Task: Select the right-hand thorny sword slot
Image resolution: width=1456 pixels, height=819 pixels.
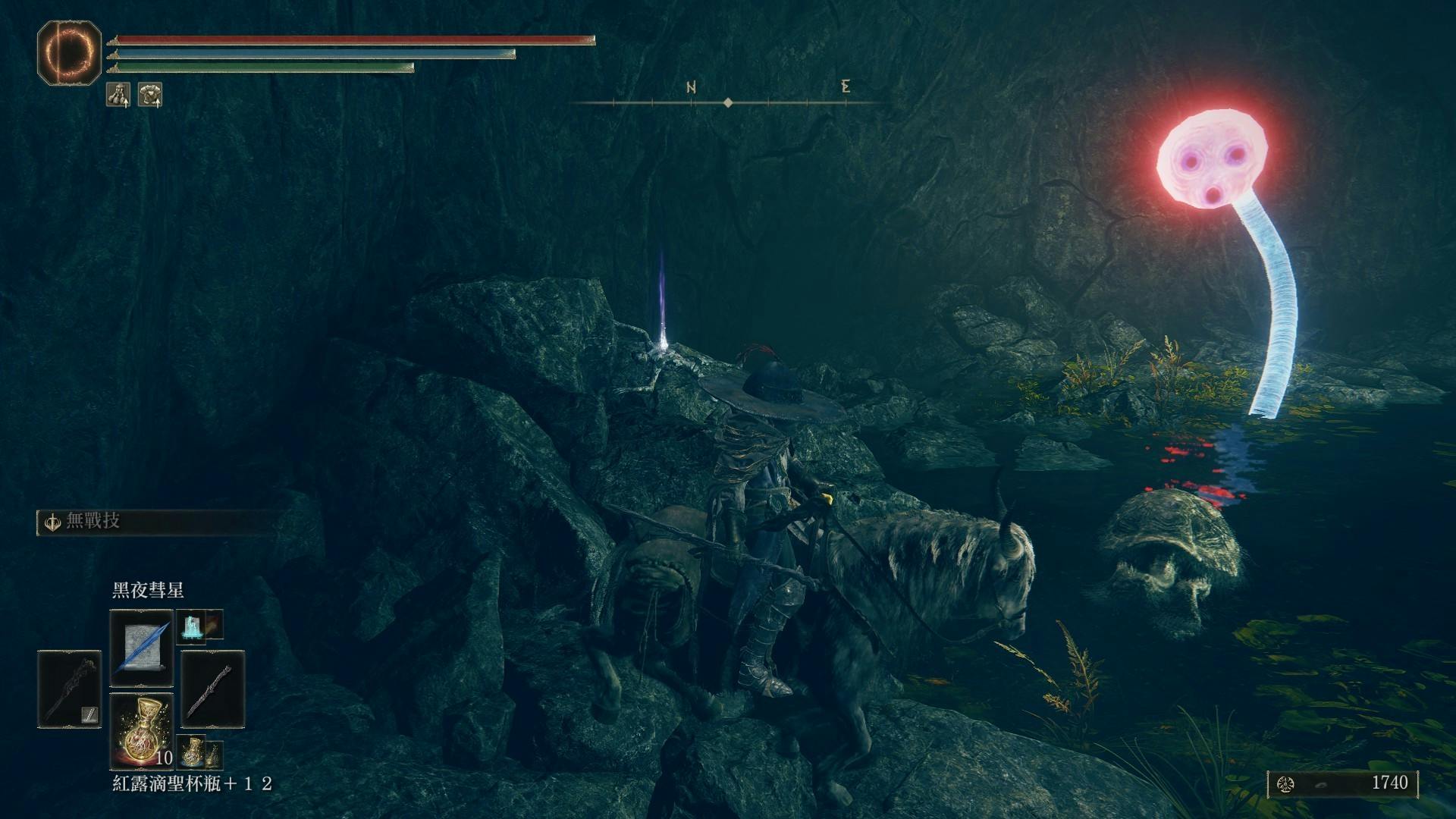Action: click(x=212, y=689)
